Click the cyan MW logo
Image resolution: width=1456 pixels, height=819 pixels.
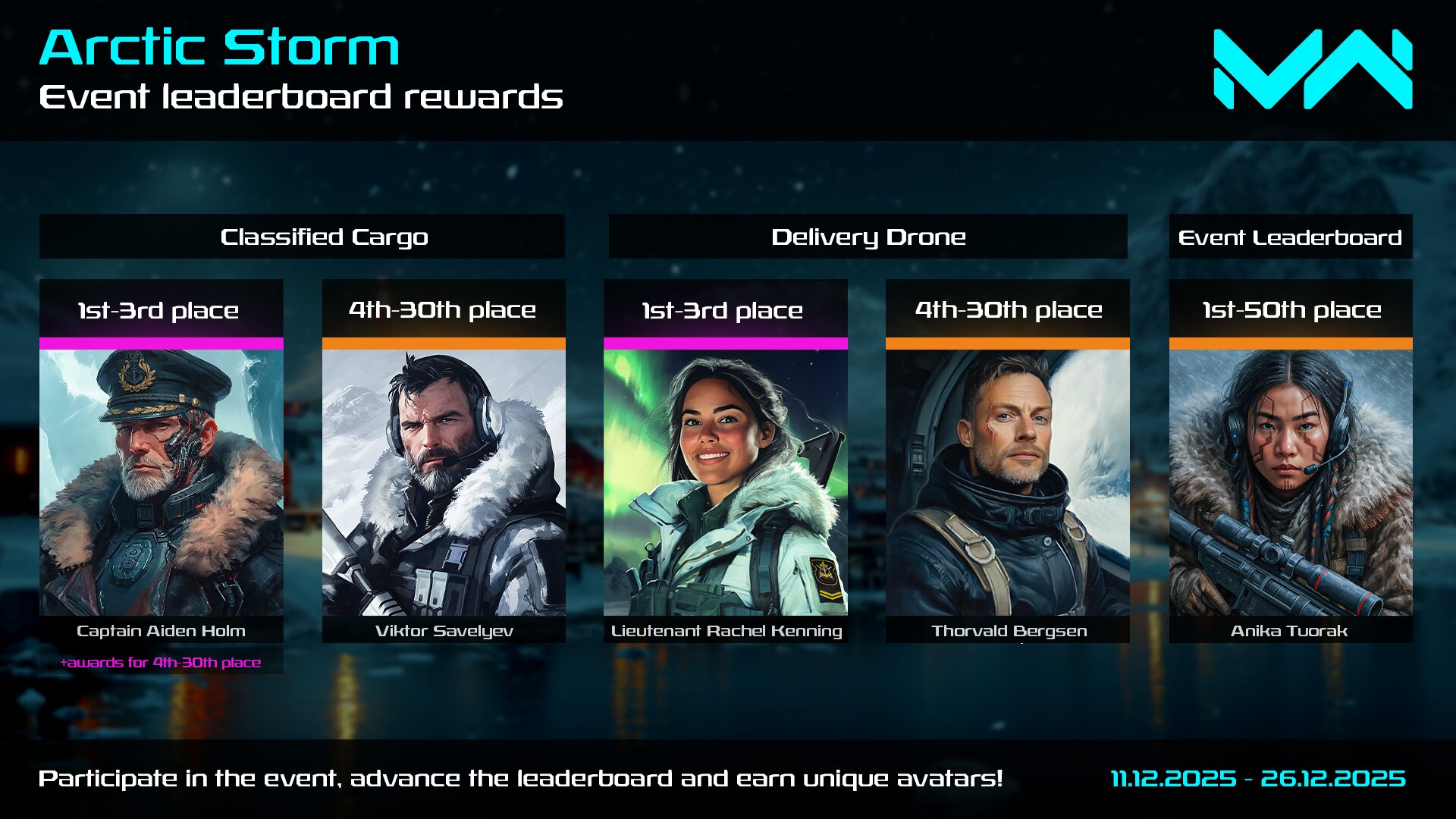click(x=1313, y=69)
